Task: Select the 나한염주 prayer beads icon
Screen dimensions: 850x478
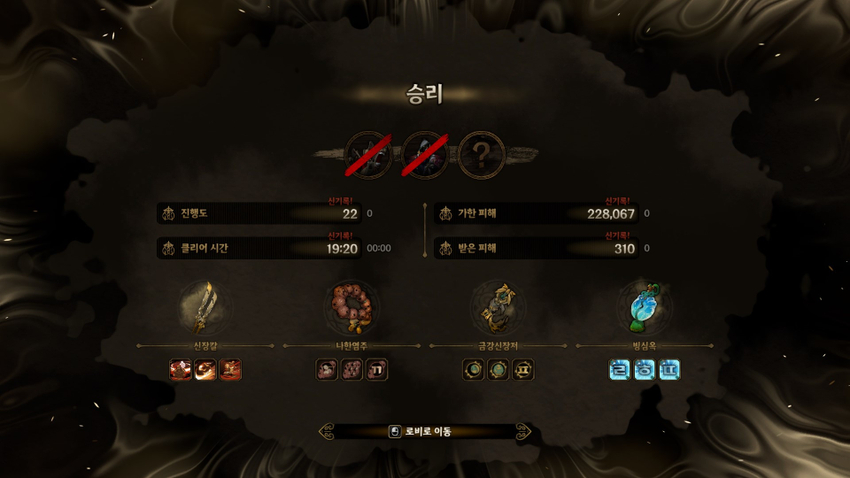Action: click(x=351, y=307)
